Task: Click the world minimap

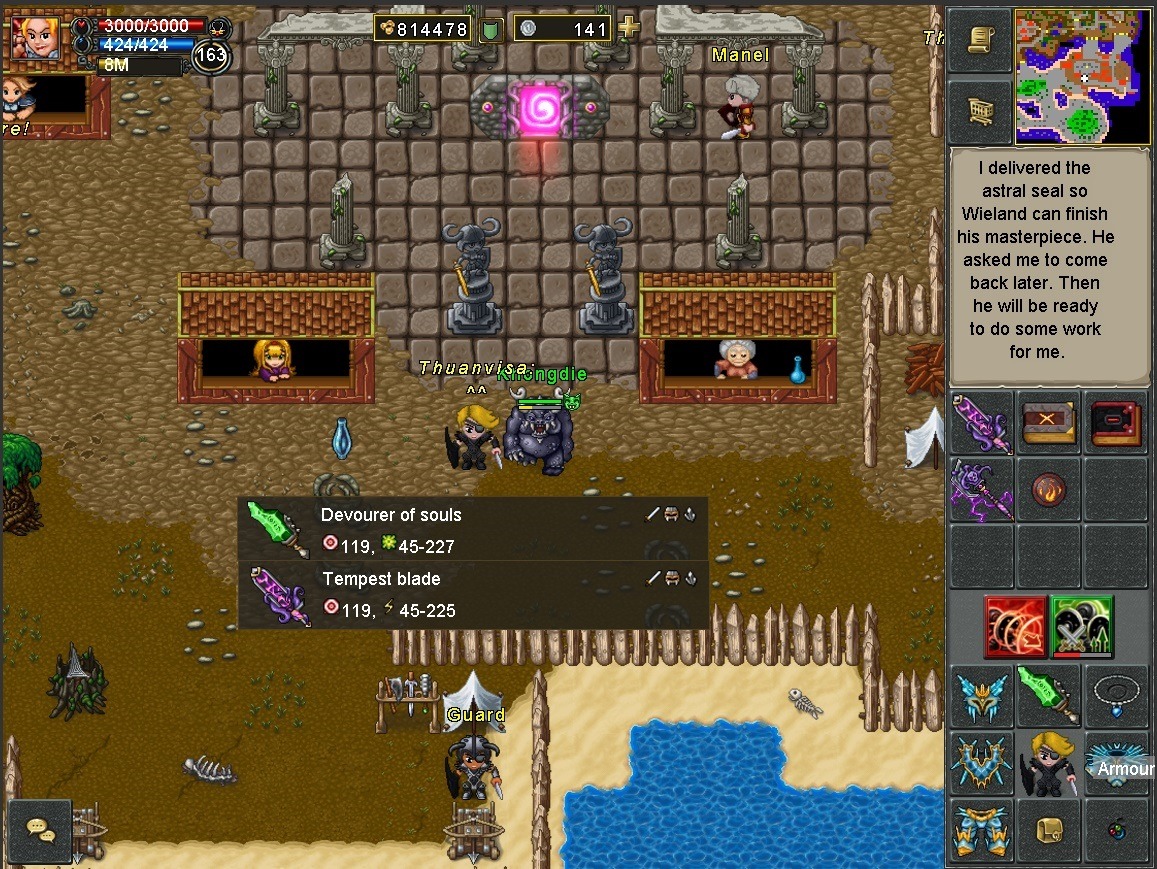Action: point(1082,77)
